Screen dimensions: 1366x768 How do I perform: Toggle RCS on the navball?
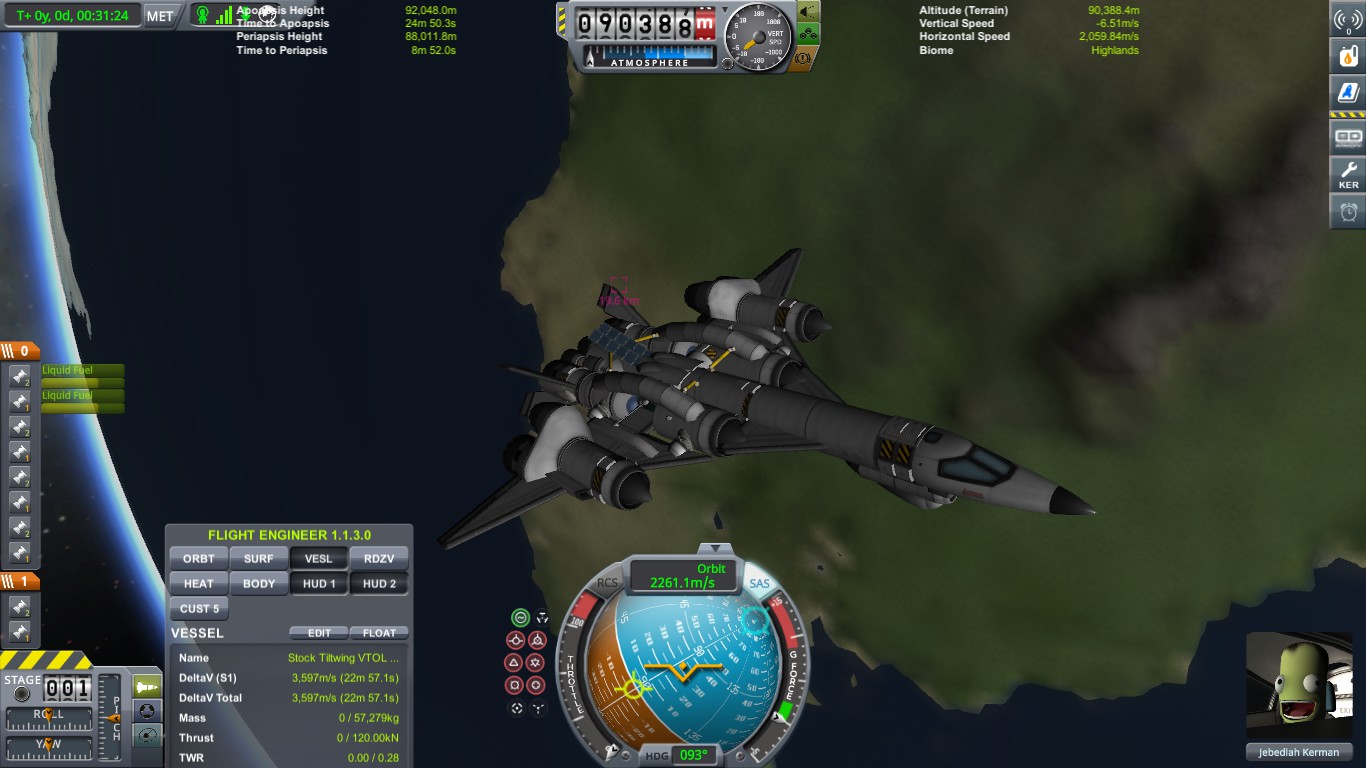(x=607, y=583)
